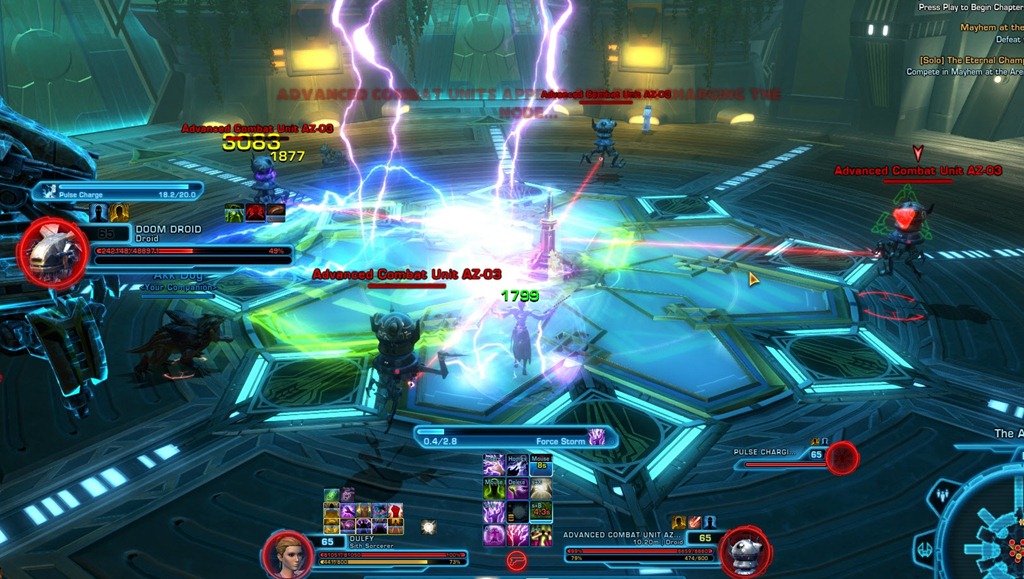Select the Doom Droid boss portrait
The height and width of the screenshot is (579, 1024).
53,254
